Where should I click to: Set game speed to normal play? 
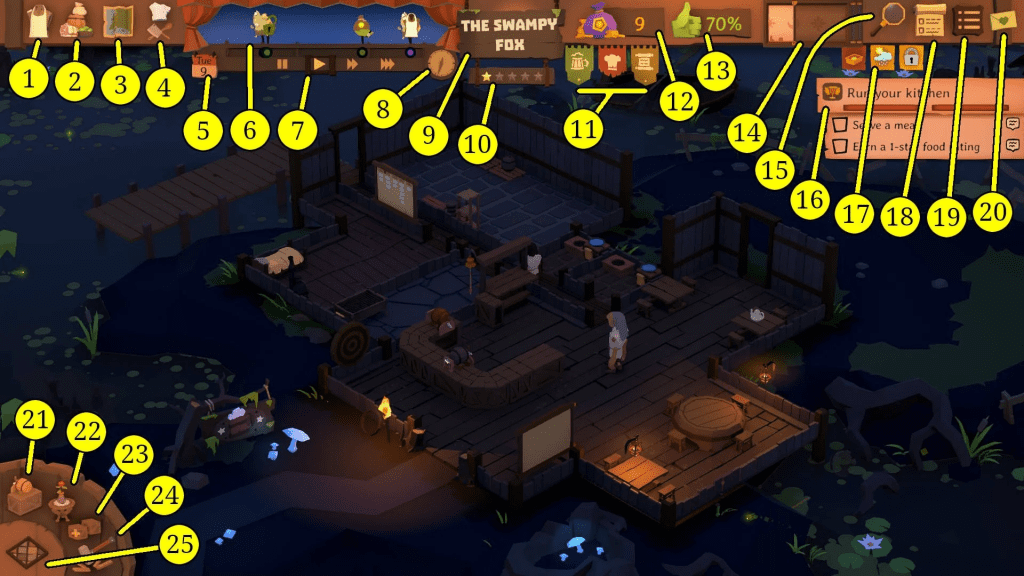[319, 63]
